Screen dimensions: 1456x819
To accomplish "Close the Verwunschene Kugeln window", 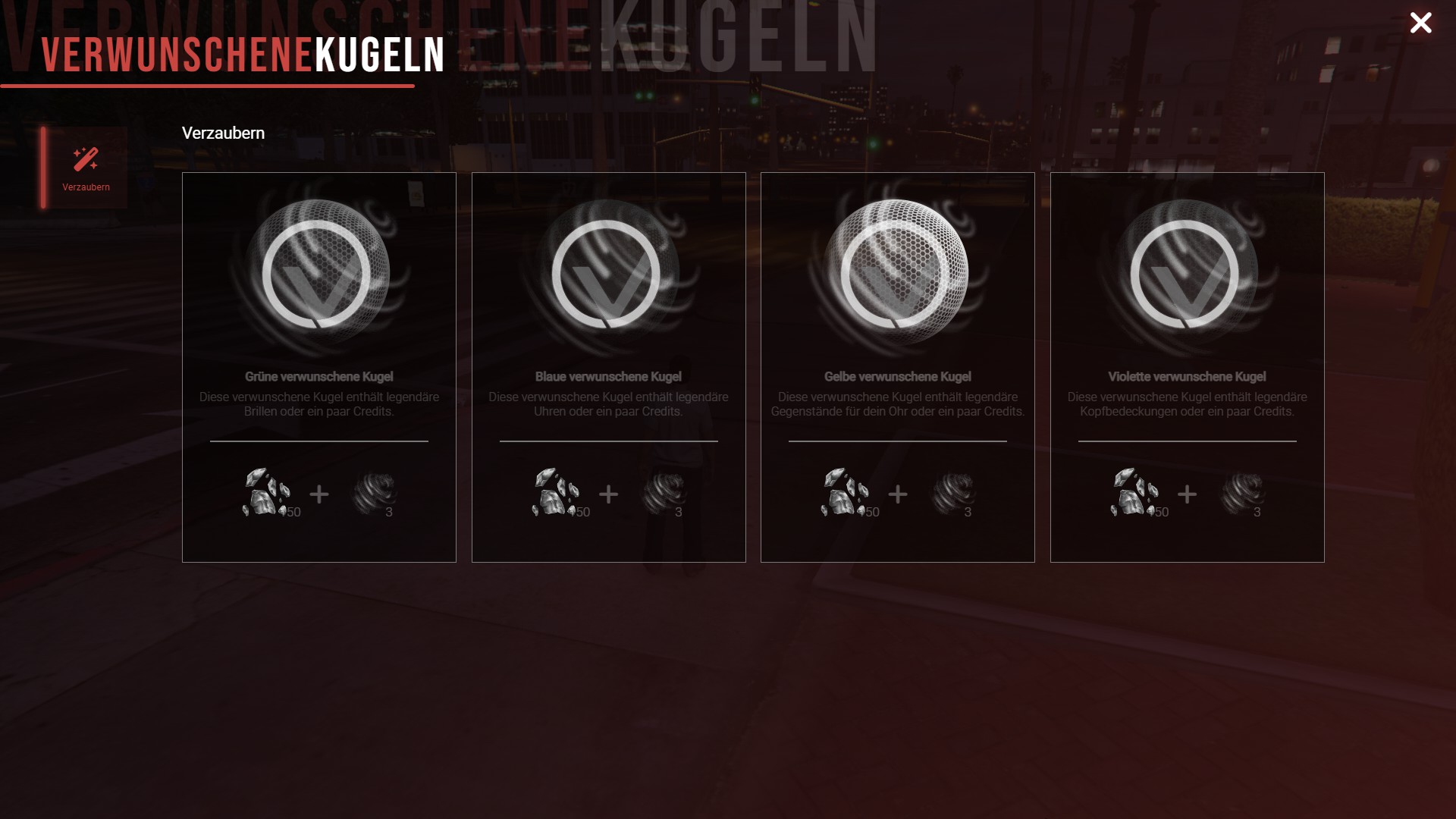I will tap(1420, 23).
